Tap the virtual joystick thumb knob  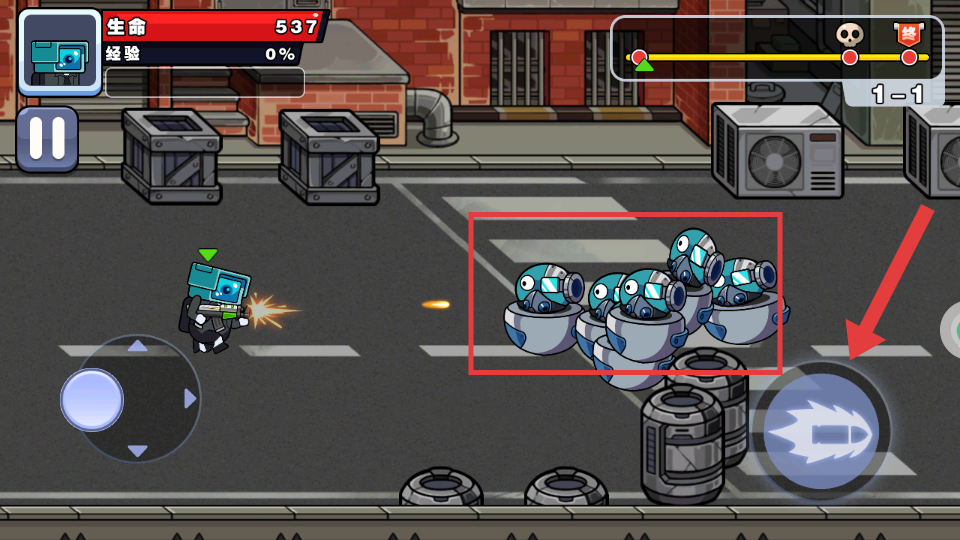[x=92, y=400]
